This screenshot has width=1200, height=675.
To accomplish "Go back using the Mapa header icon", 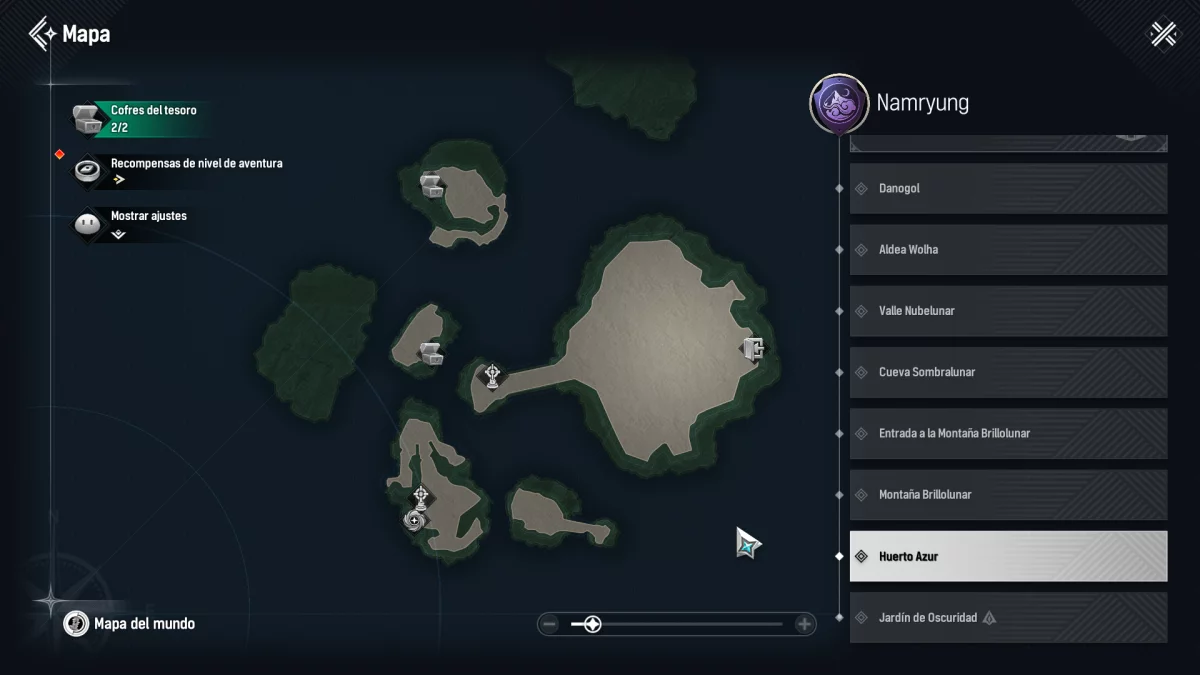I will pyautogui.click(x=43, y=34).
